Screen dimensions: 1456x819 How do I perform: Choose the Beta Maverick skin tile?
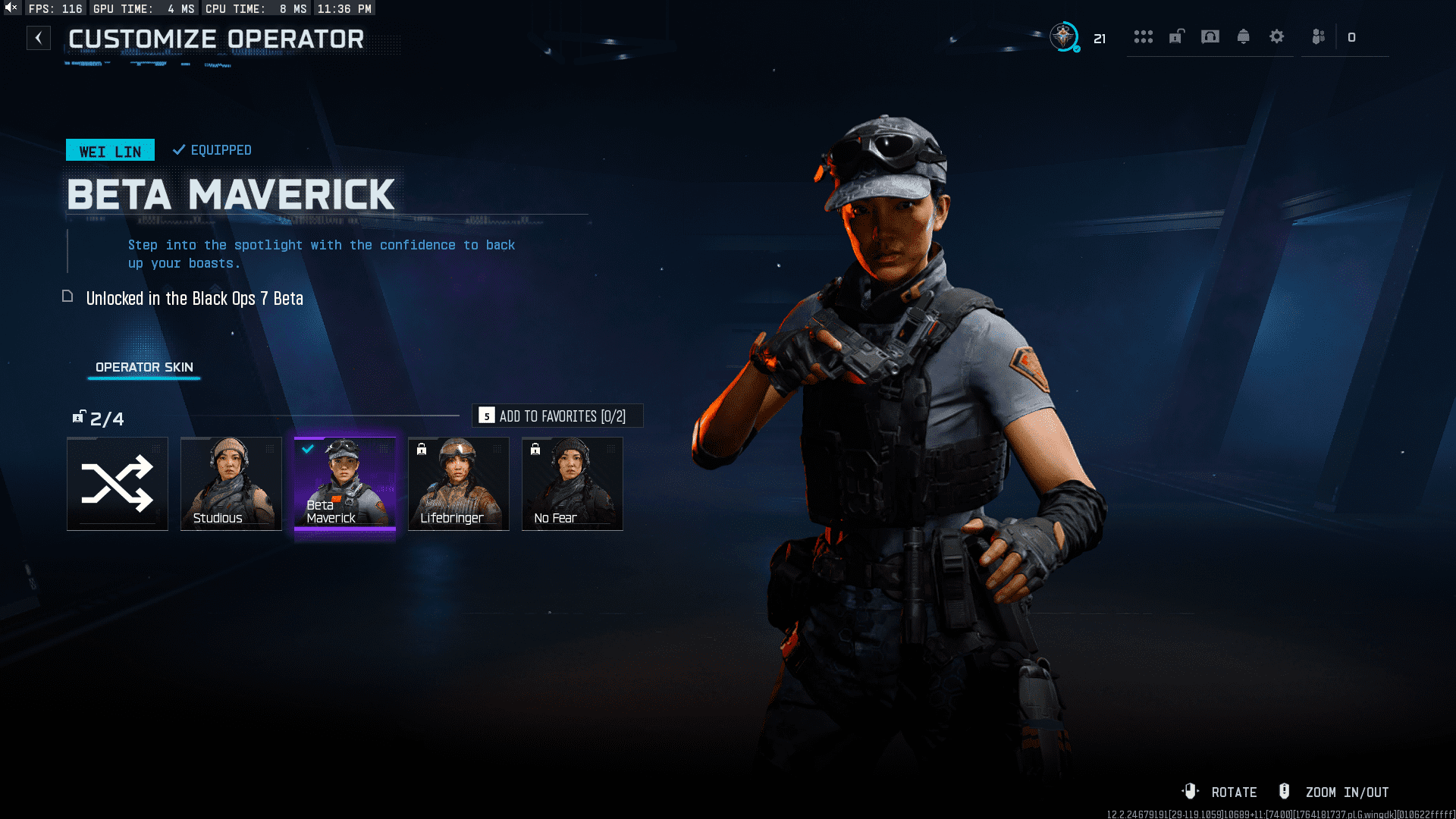pos(344,484)
